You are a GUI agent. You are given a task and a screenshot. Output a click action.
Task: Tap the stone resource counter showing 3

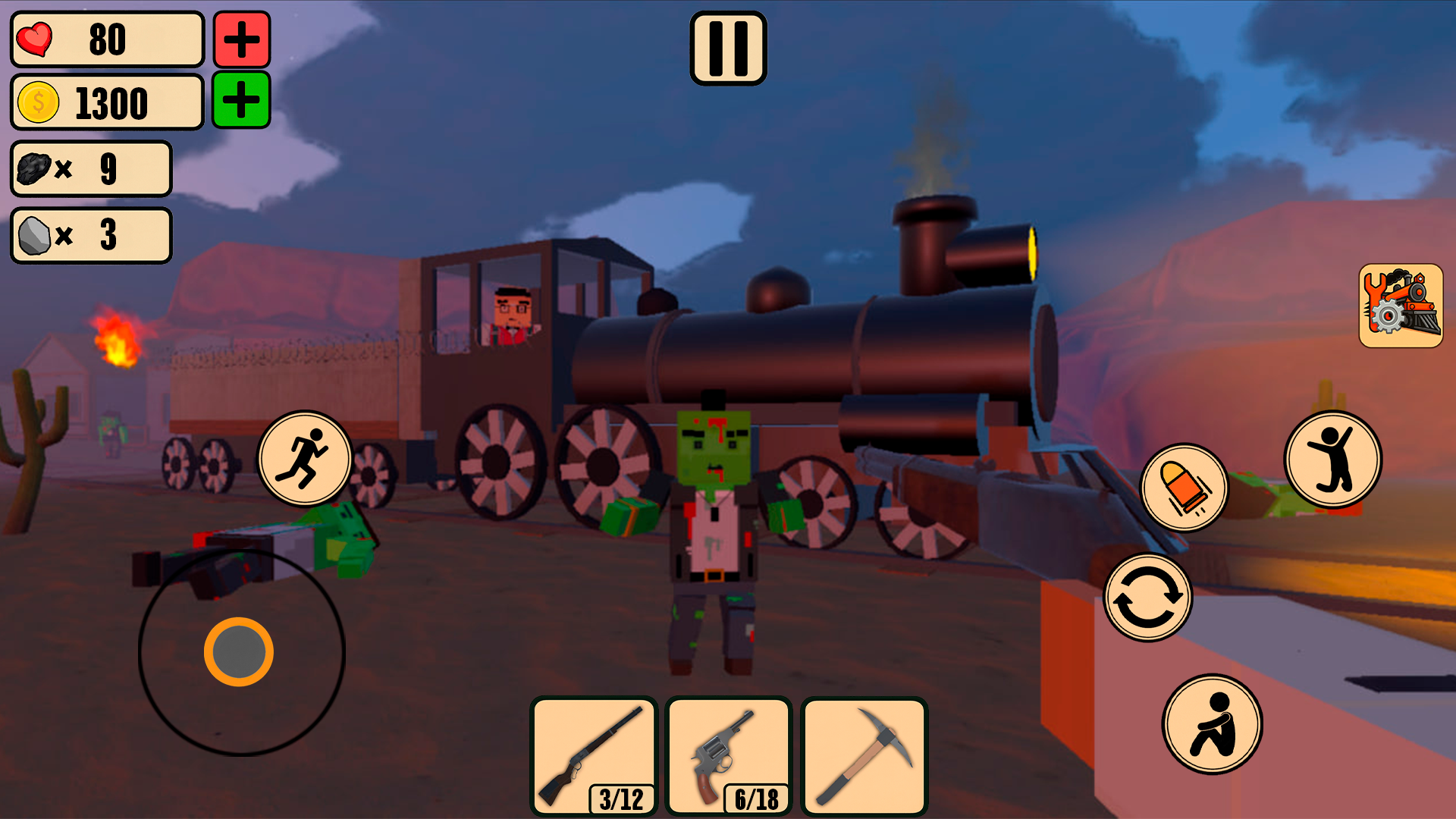(90, 235)
